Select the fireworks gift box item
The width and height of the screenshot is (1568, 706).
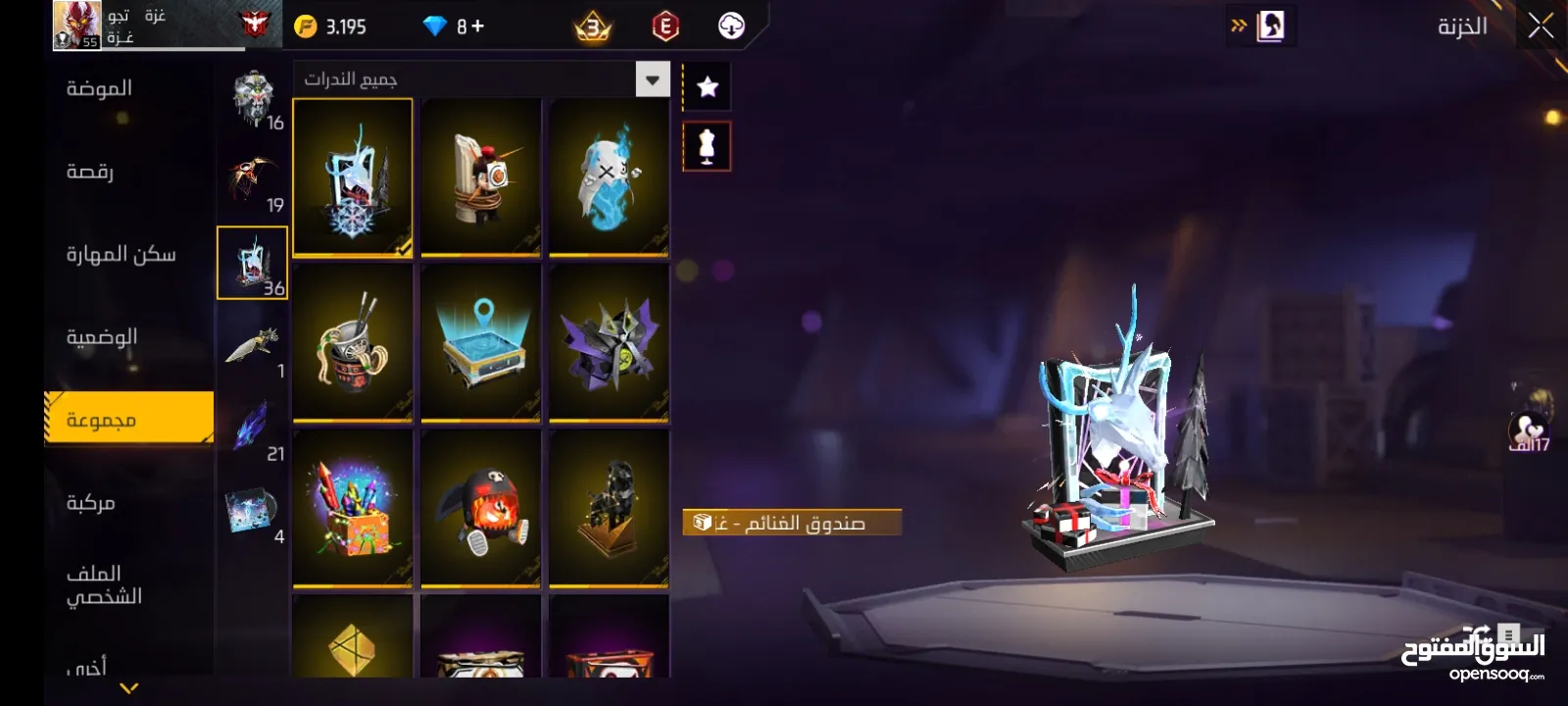(x=353, y=509)
